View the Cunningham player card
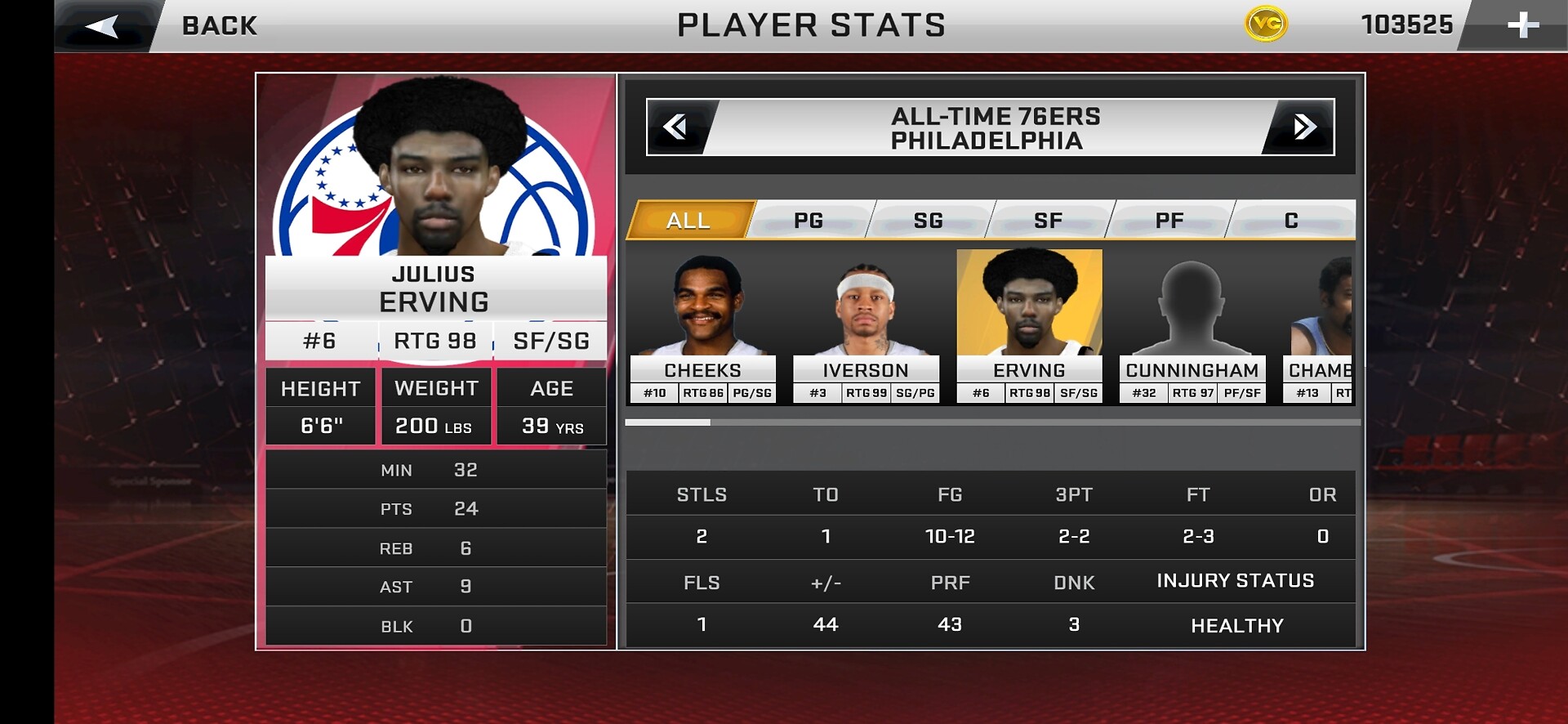The height and width of the screenshot is (724, 1568). tap(1192, 327)
